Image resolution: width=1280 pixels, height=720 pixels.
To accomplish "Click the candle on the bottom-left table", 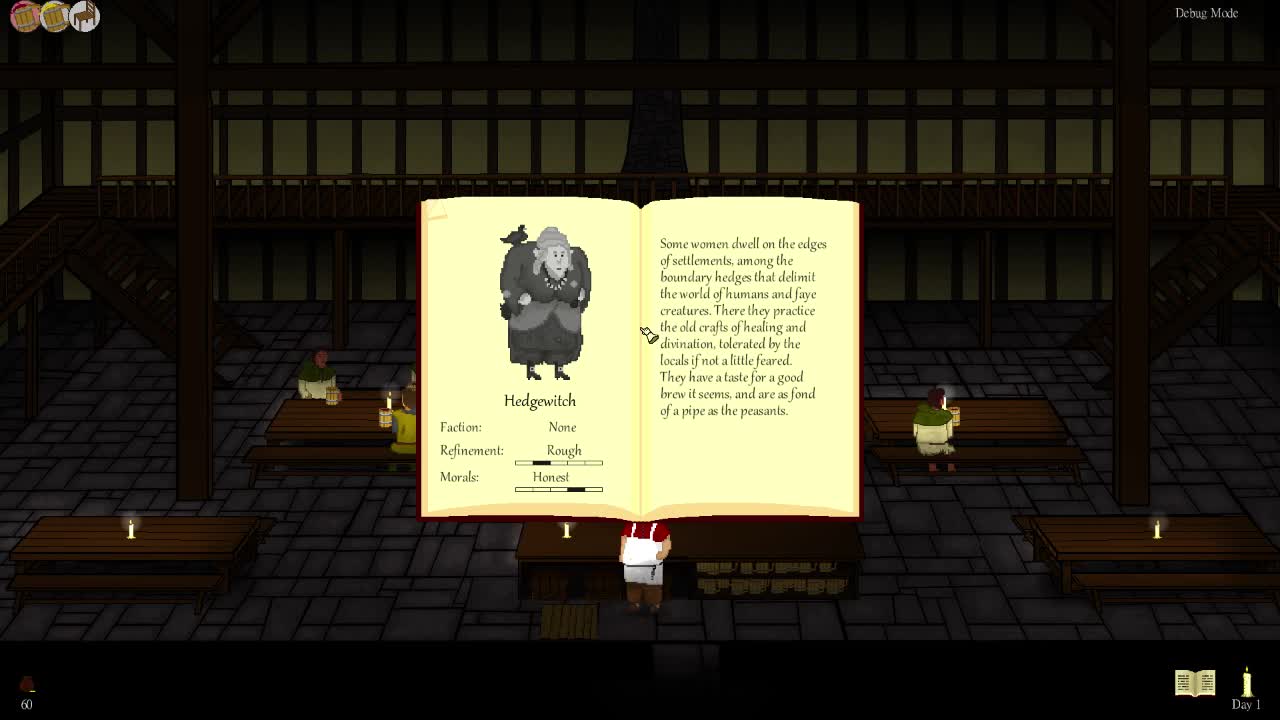I will (x=130, y=530).
